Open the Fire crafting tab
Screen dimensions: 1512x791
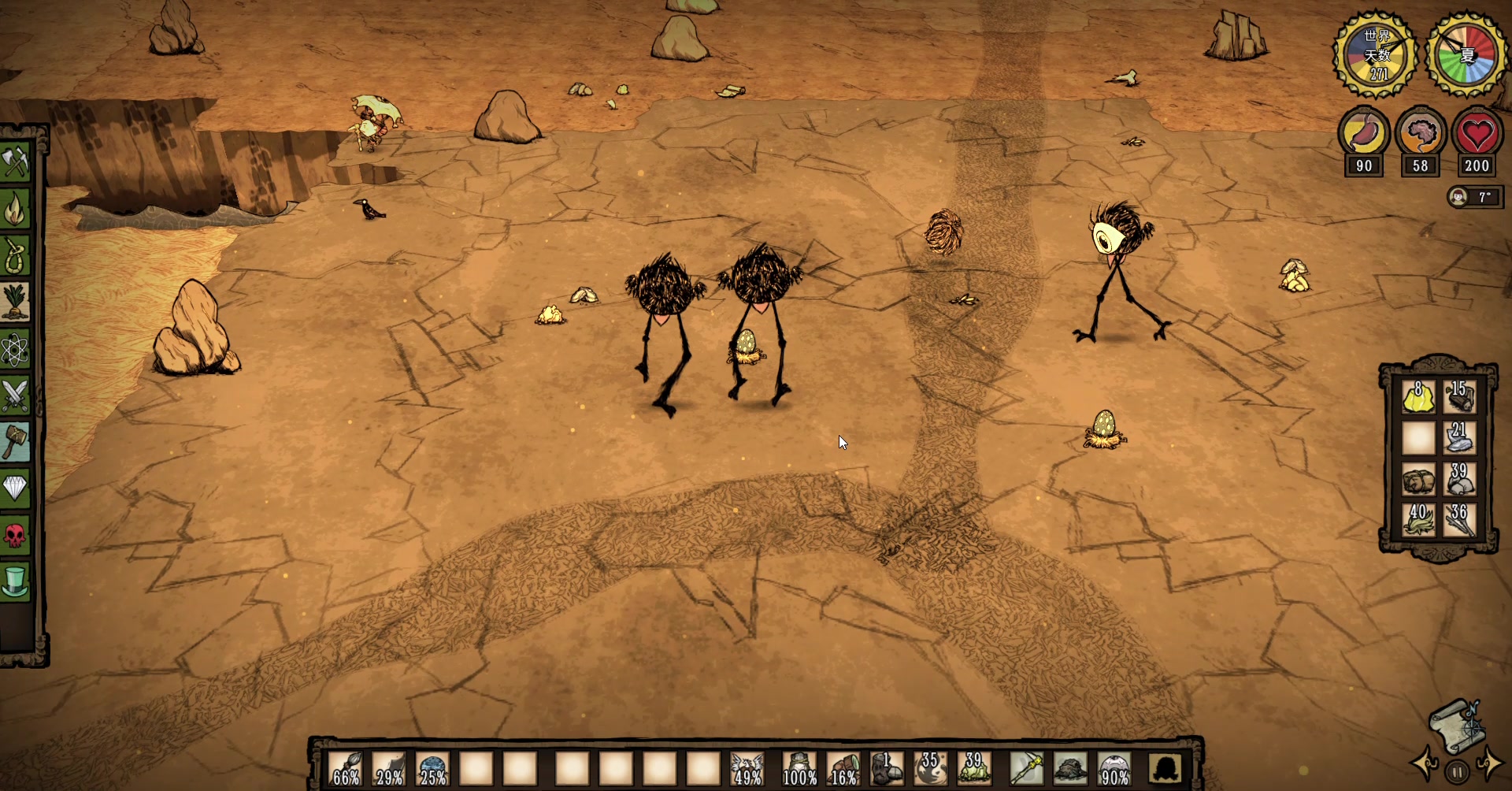tap(16, 210)
